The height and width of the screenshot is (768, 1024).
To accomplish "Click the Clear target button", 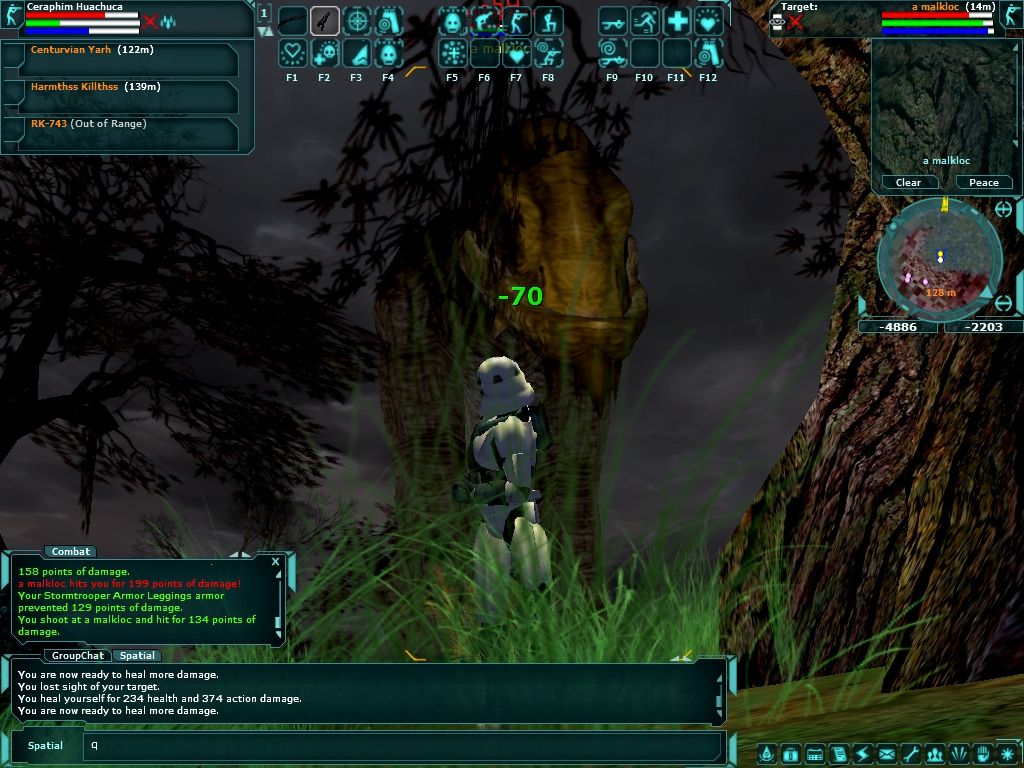I will (x=908, y=182).
